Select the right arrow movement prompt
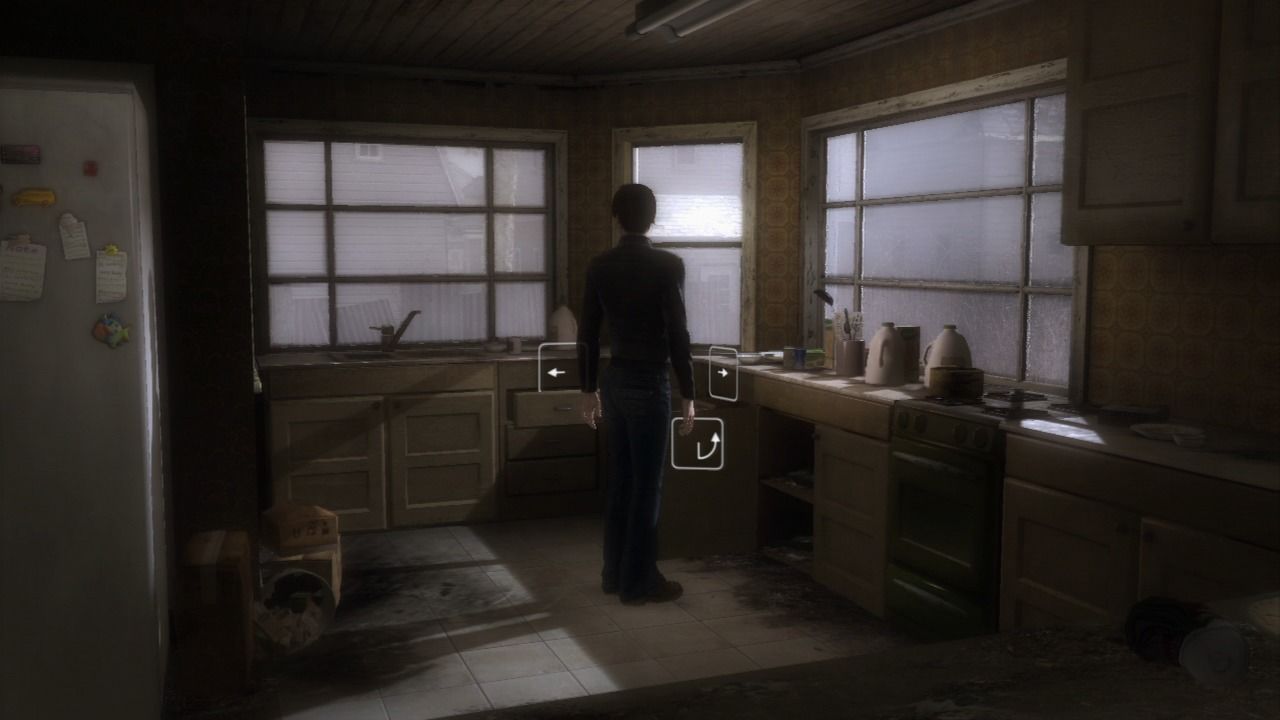1280x720 pixels. [x=723, y=372]
